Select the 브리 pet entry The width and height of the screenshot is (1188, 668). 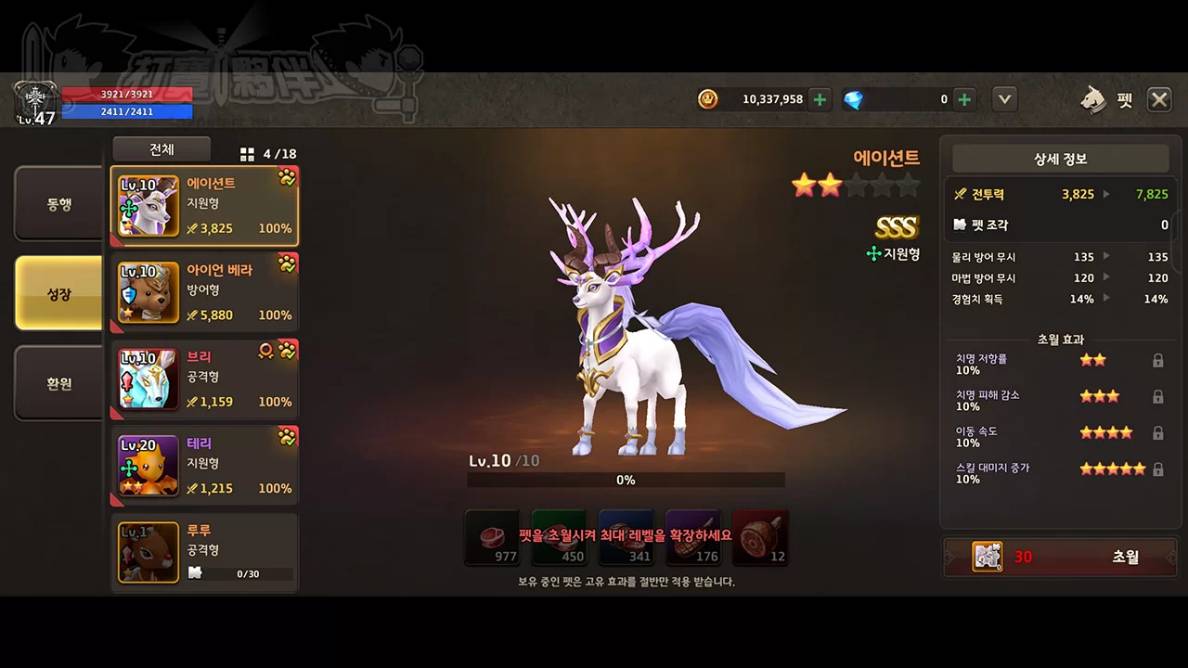(204, 380)
